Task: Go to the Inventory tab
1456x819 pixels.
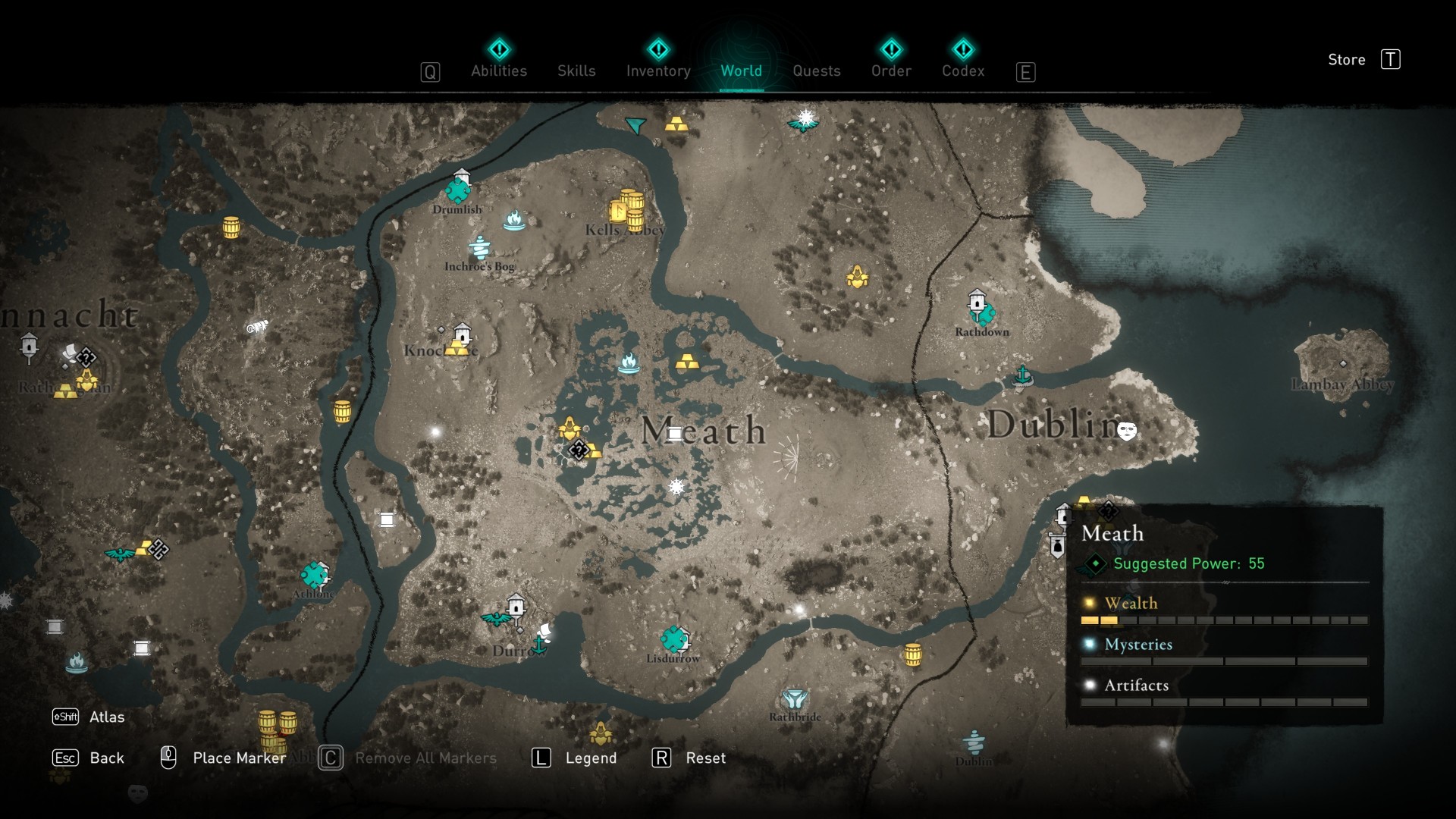Action: (x=658, y=71)
